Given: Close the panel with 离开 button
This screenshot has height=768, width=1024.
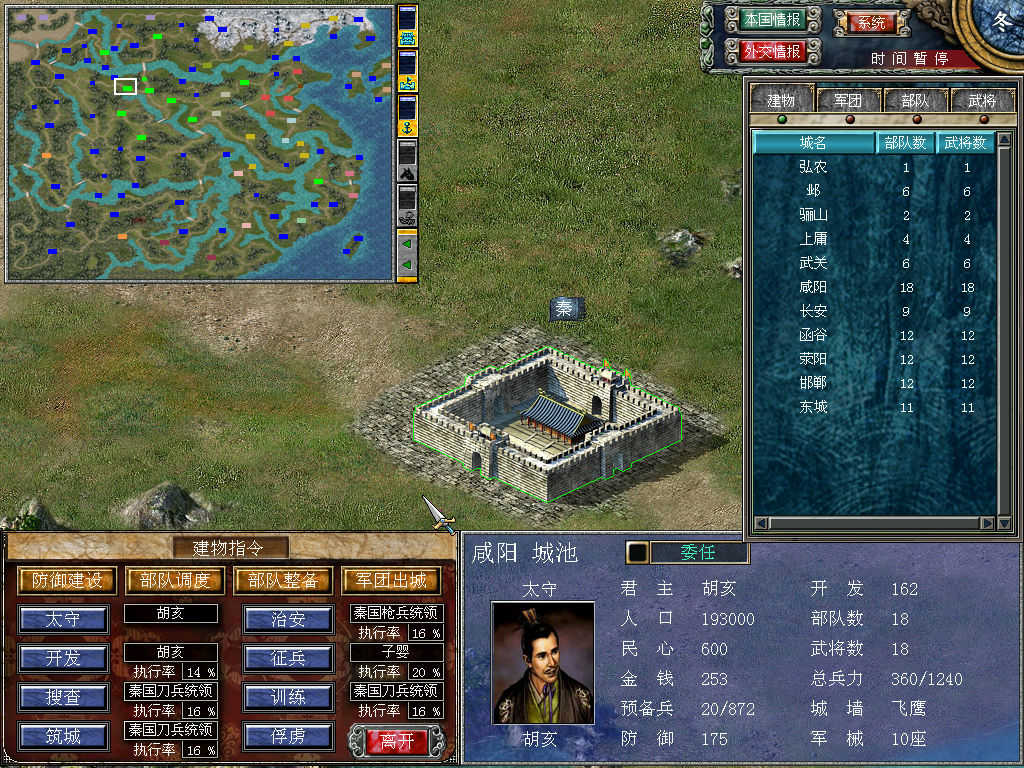Looking at the screenshot, I should pos(390,741).
